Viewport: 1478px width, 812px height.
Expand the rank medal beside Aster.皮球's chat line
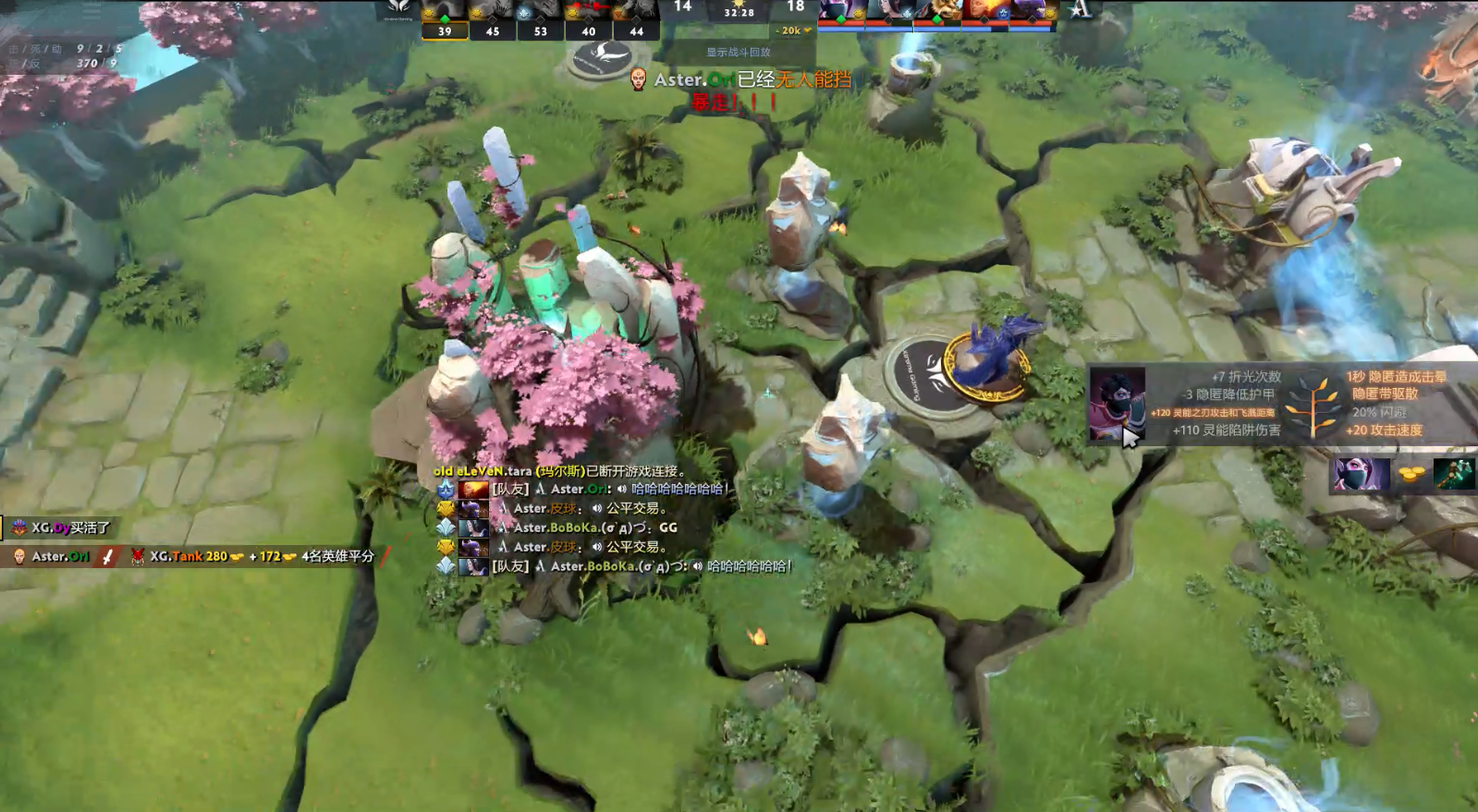coord(443,510)
